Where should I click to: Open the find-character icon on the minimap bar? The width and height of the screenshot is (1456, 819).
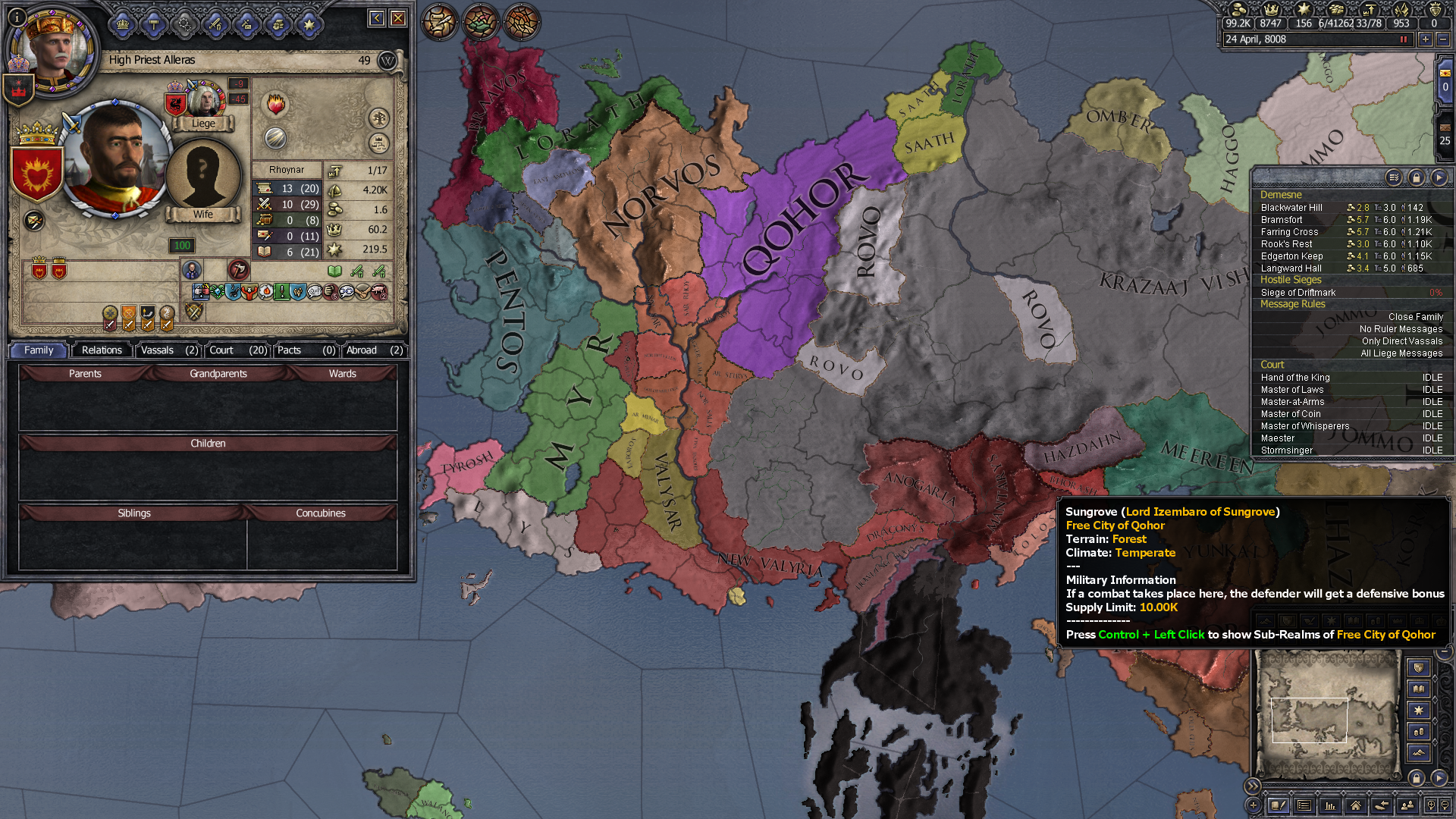point(1407,806)
